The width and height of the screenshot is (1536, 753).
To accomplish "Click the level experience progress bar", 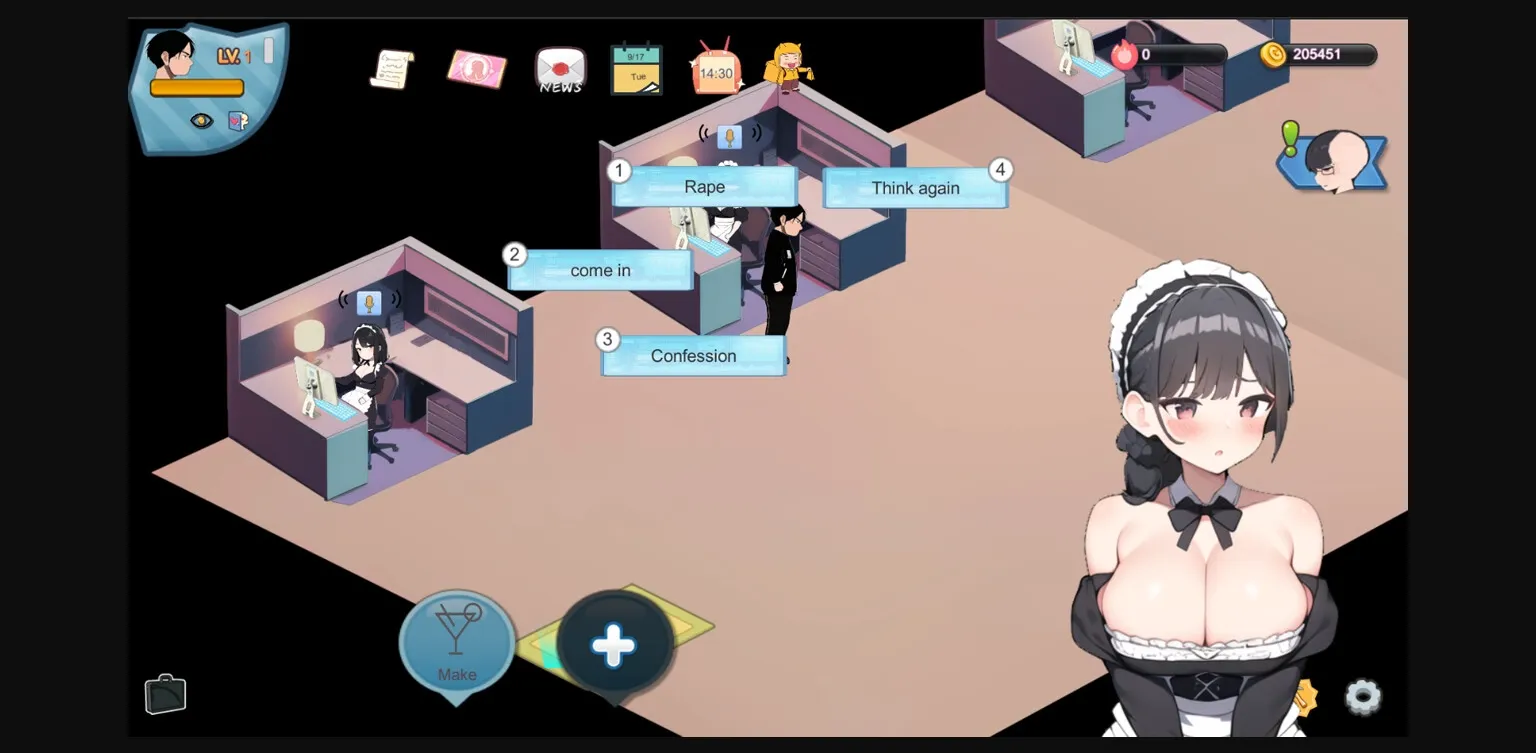I will [x=196, y=88].
